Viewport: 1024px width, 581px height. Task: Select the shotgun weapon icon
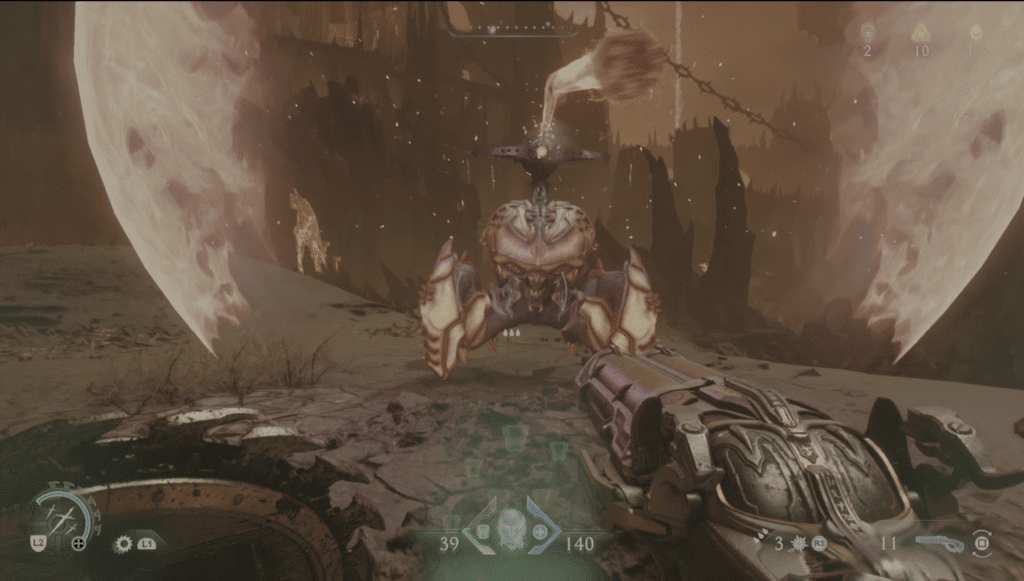click(x=940, y=543)
